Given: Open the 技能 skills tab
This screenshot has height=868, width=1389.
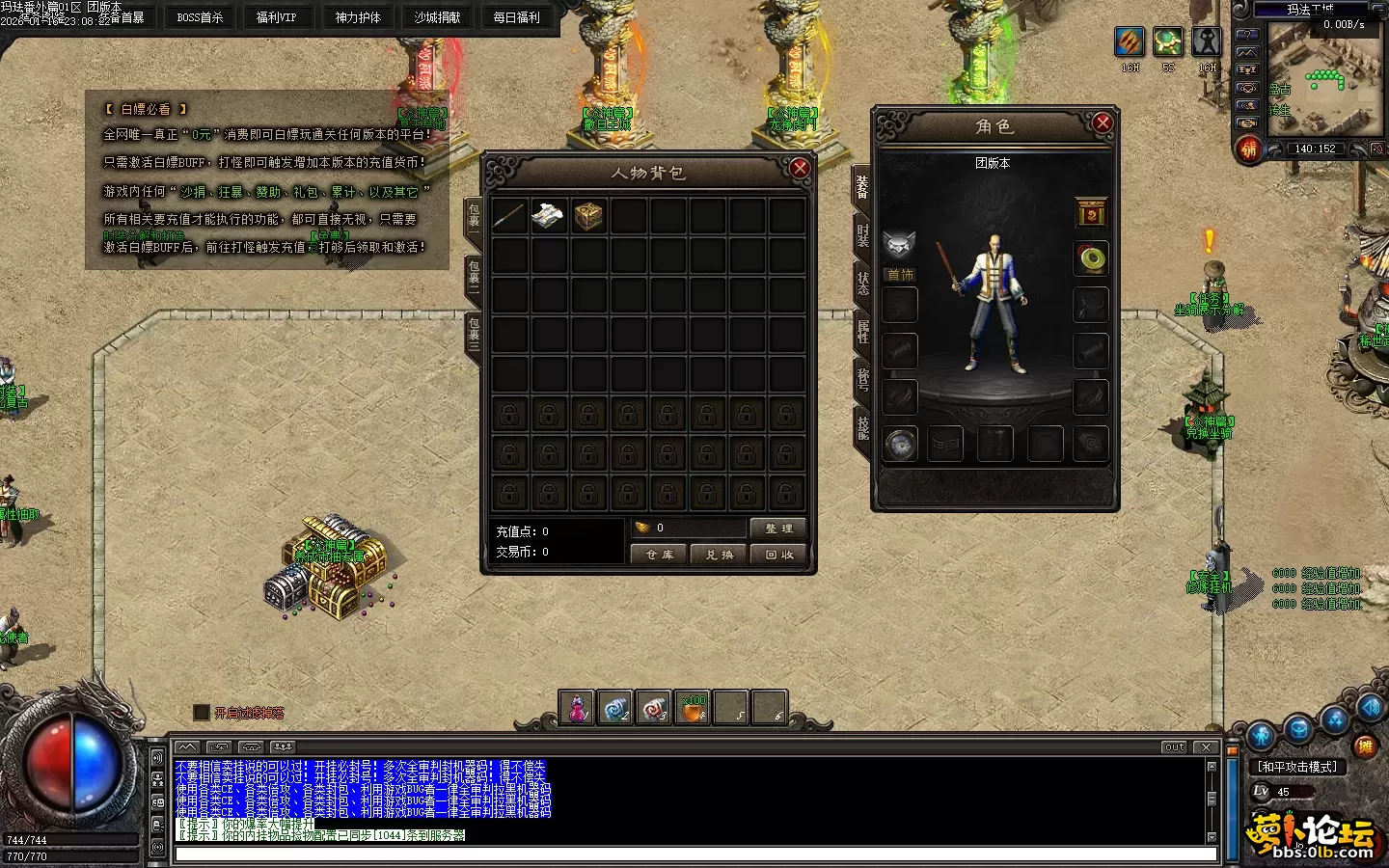Looking at the screenshot, I should (x=862, y=425).
